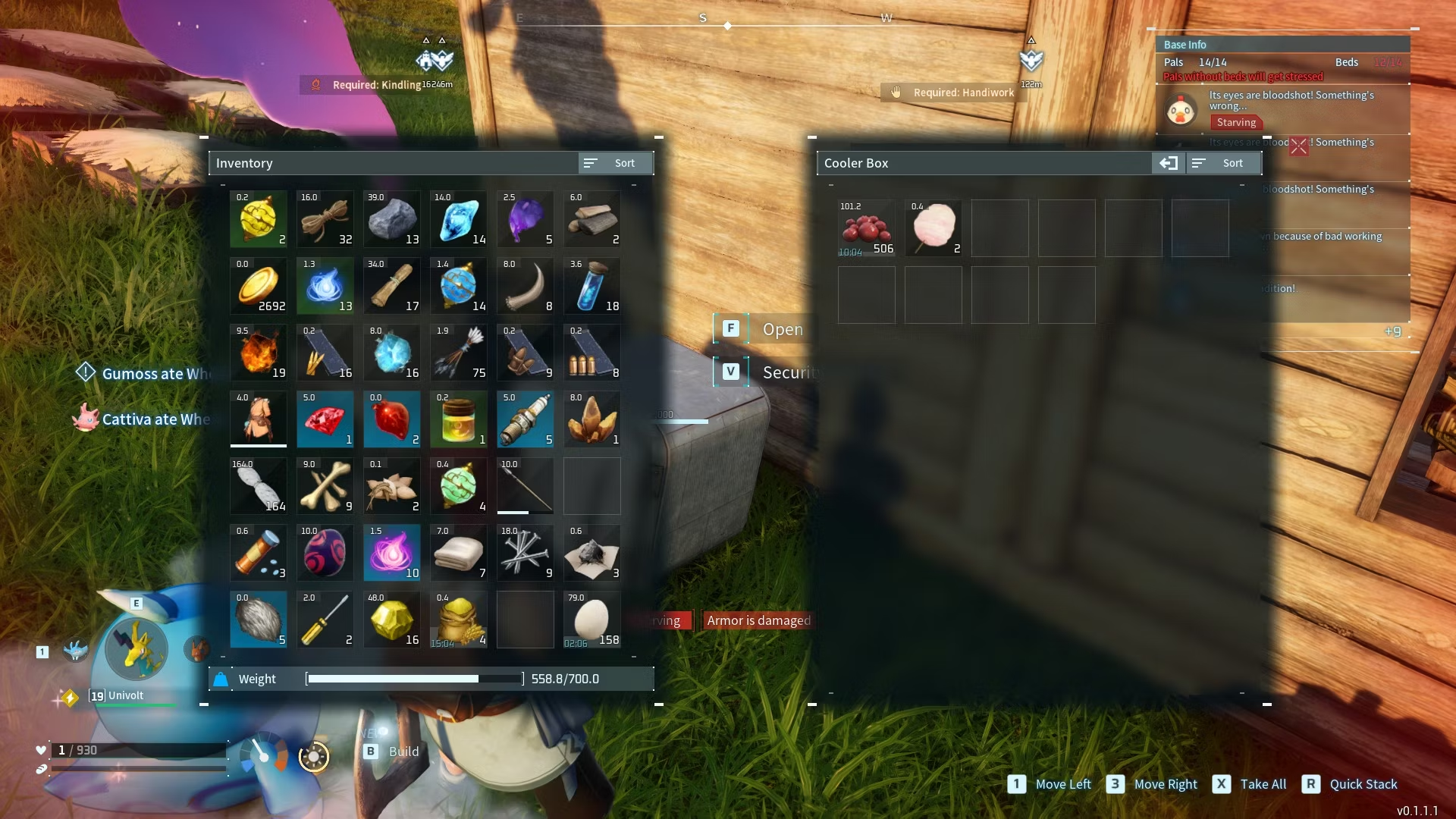
Task: Select the yellow sulfur ore stack
Action: tap(391, 620)
